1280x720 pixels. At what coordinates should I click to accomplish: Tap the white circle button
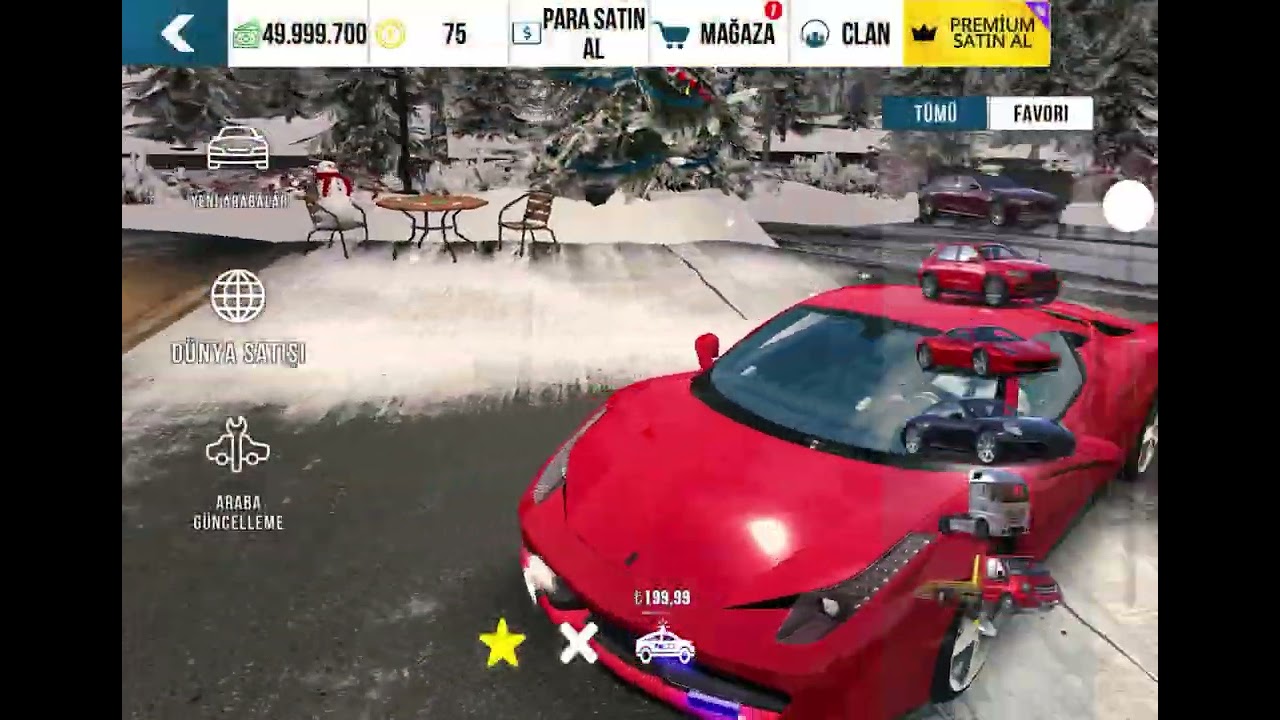click(1129, 206)
